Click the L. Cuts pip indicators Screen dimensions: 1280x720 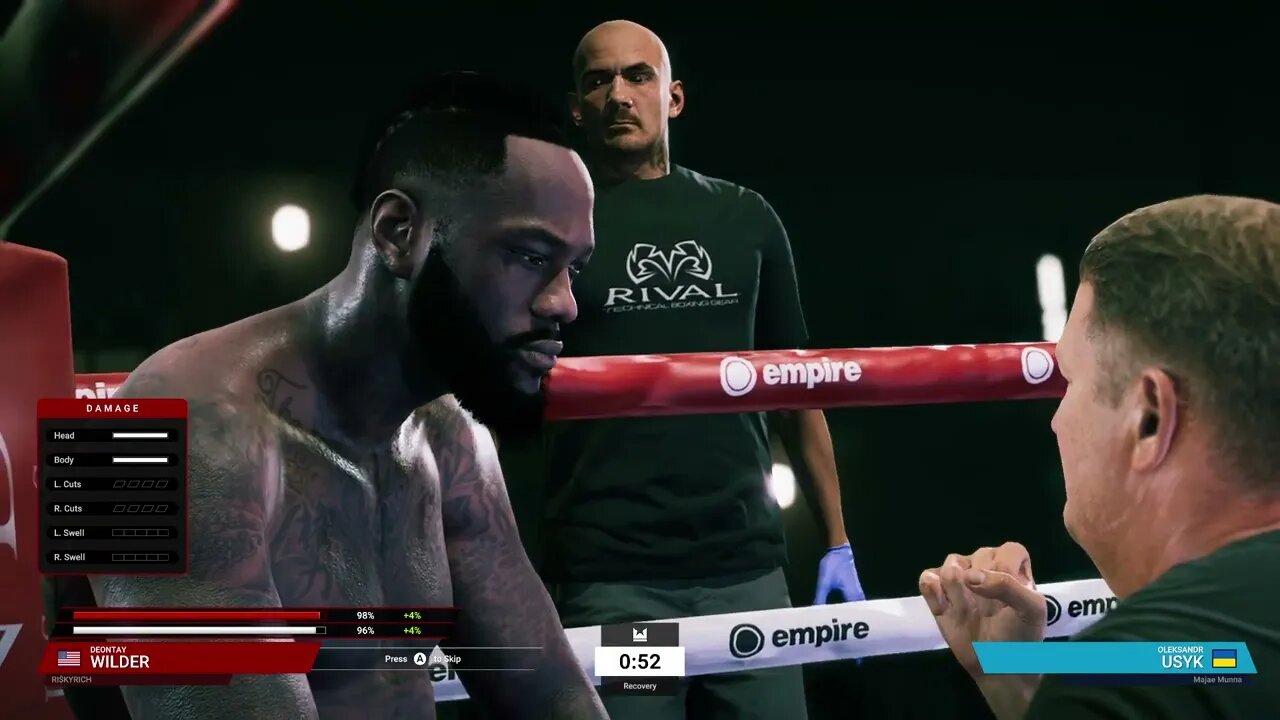coord(141,483)
